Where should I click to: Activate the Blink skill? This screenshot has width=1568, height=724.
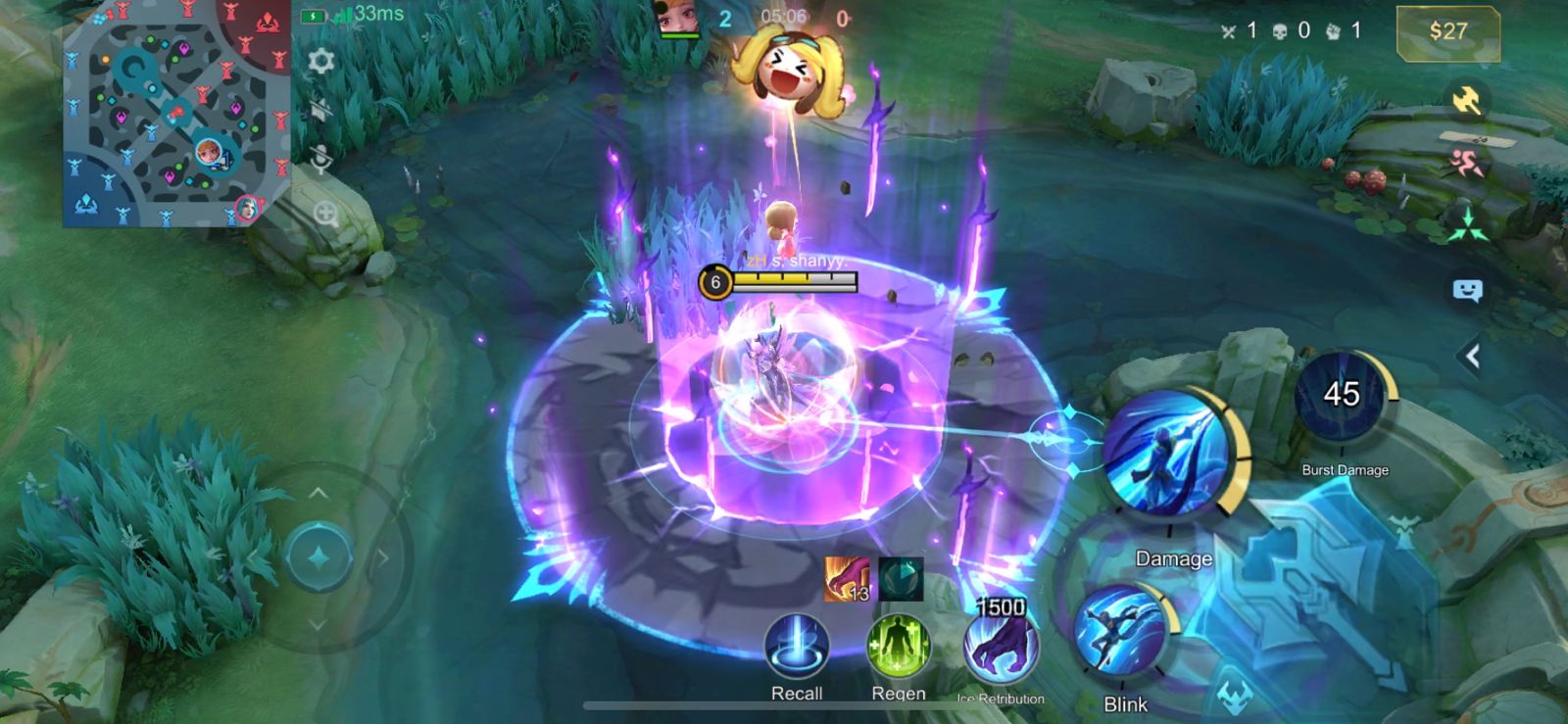click(1120, 633)
